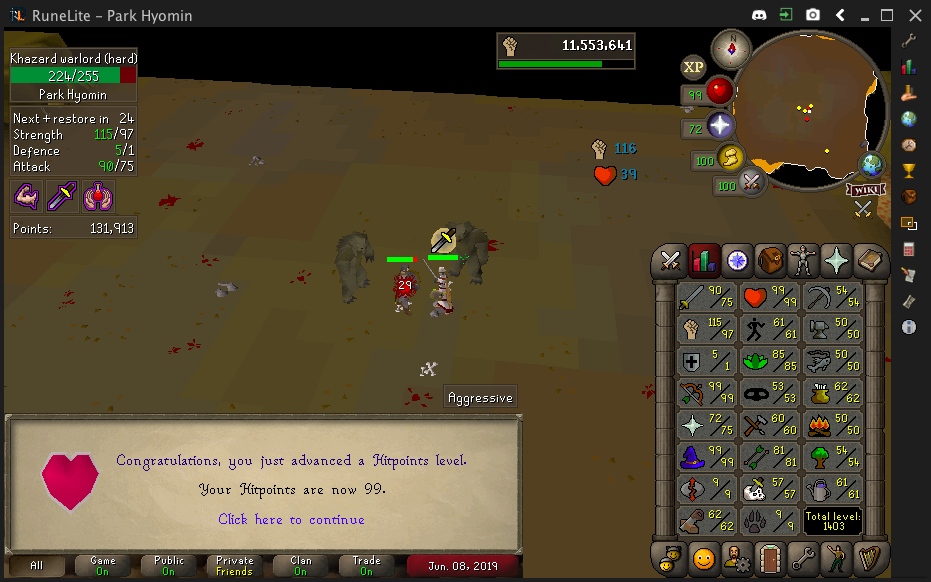Open the Combat Options tab
Viewport: 931px width, 582px height.
[x=670, y=261]
